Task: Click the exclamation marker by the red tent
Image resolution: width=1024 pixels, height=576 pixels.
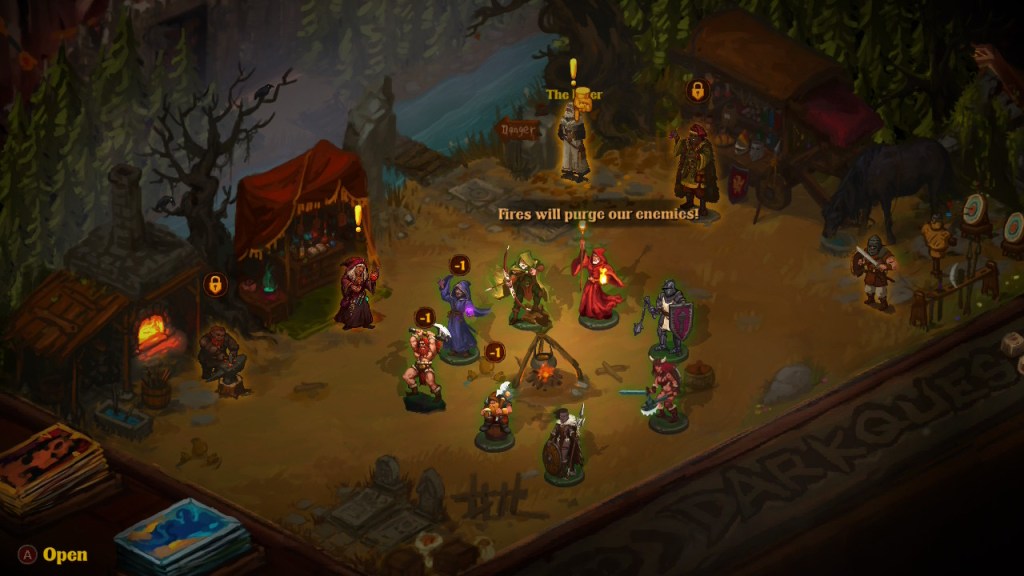Action: pos(358,217)
